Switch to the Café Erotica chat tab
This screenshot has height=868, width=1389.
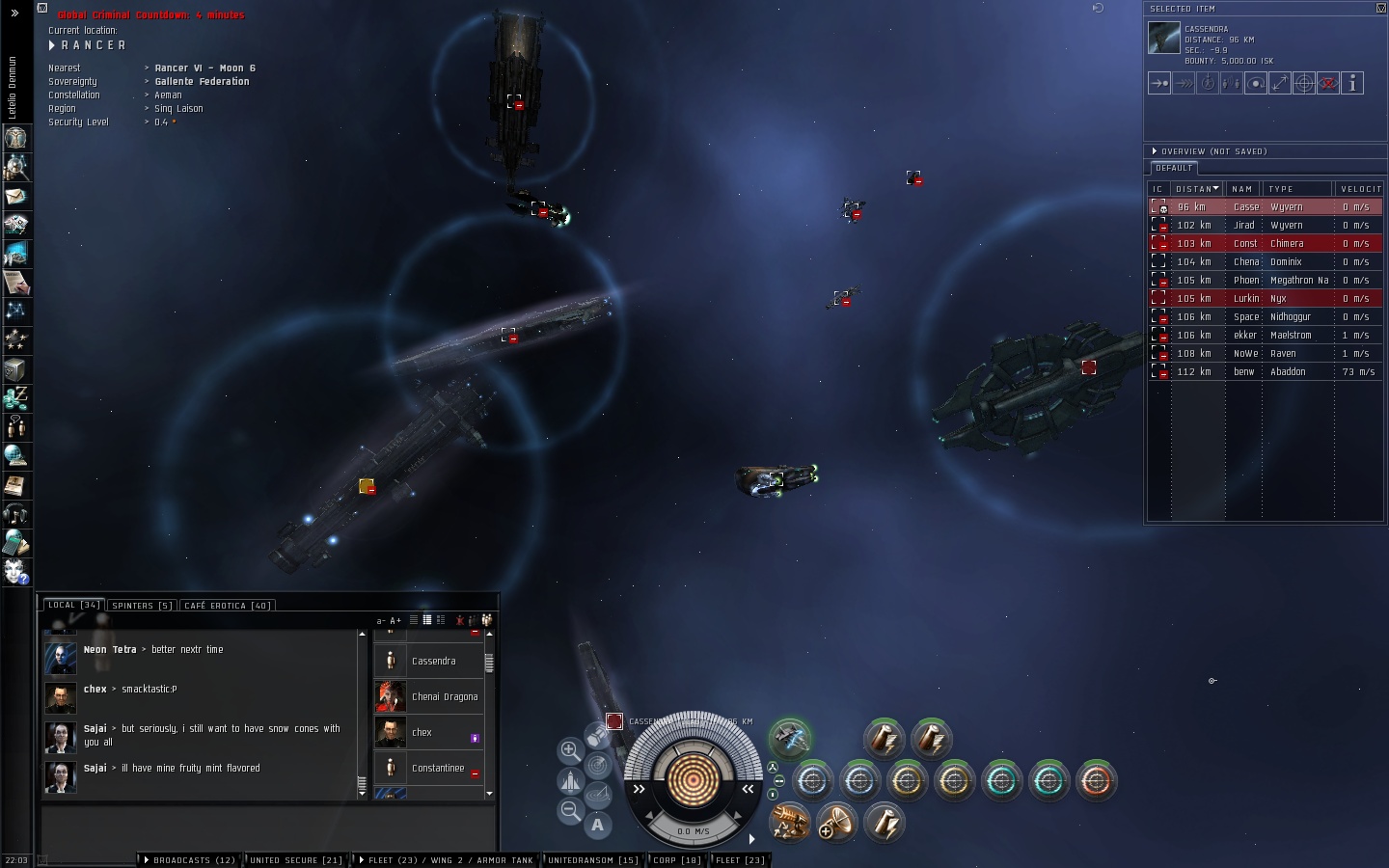point(229,606)
